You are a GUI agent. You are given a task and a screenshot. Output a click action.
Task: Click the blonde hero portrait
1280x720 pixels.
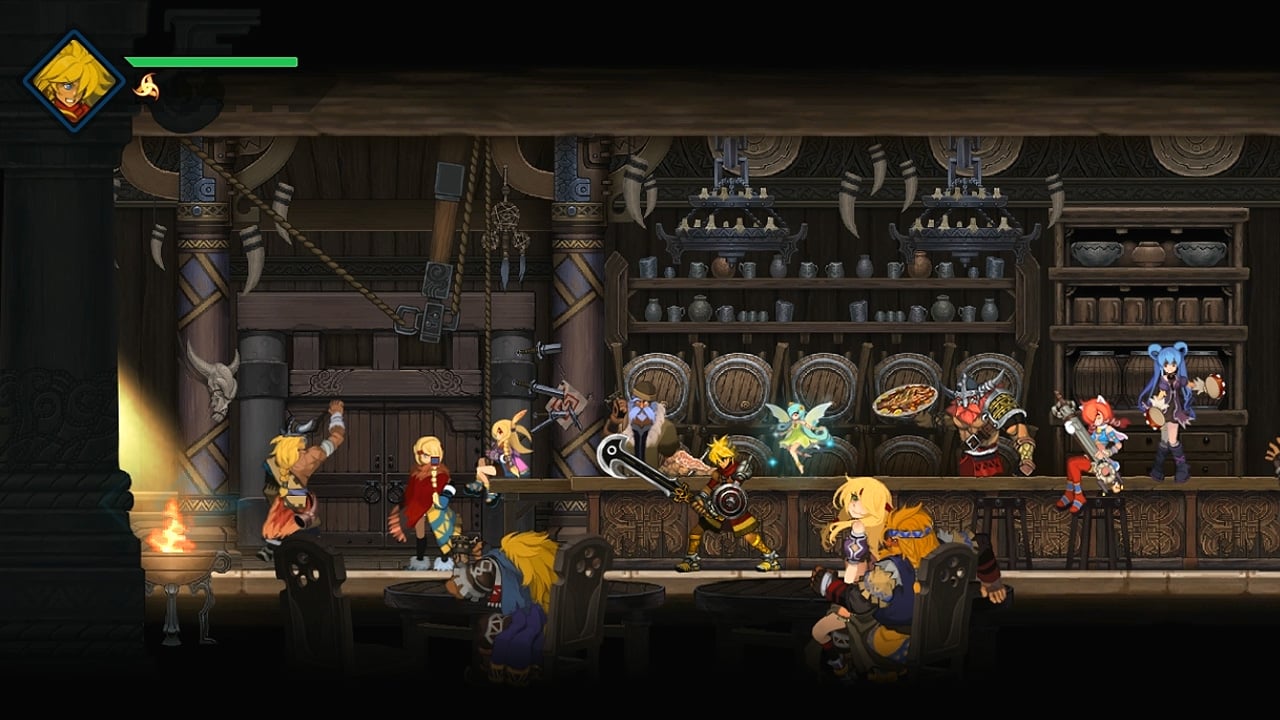pyautogui.click(x=74, y=81)
